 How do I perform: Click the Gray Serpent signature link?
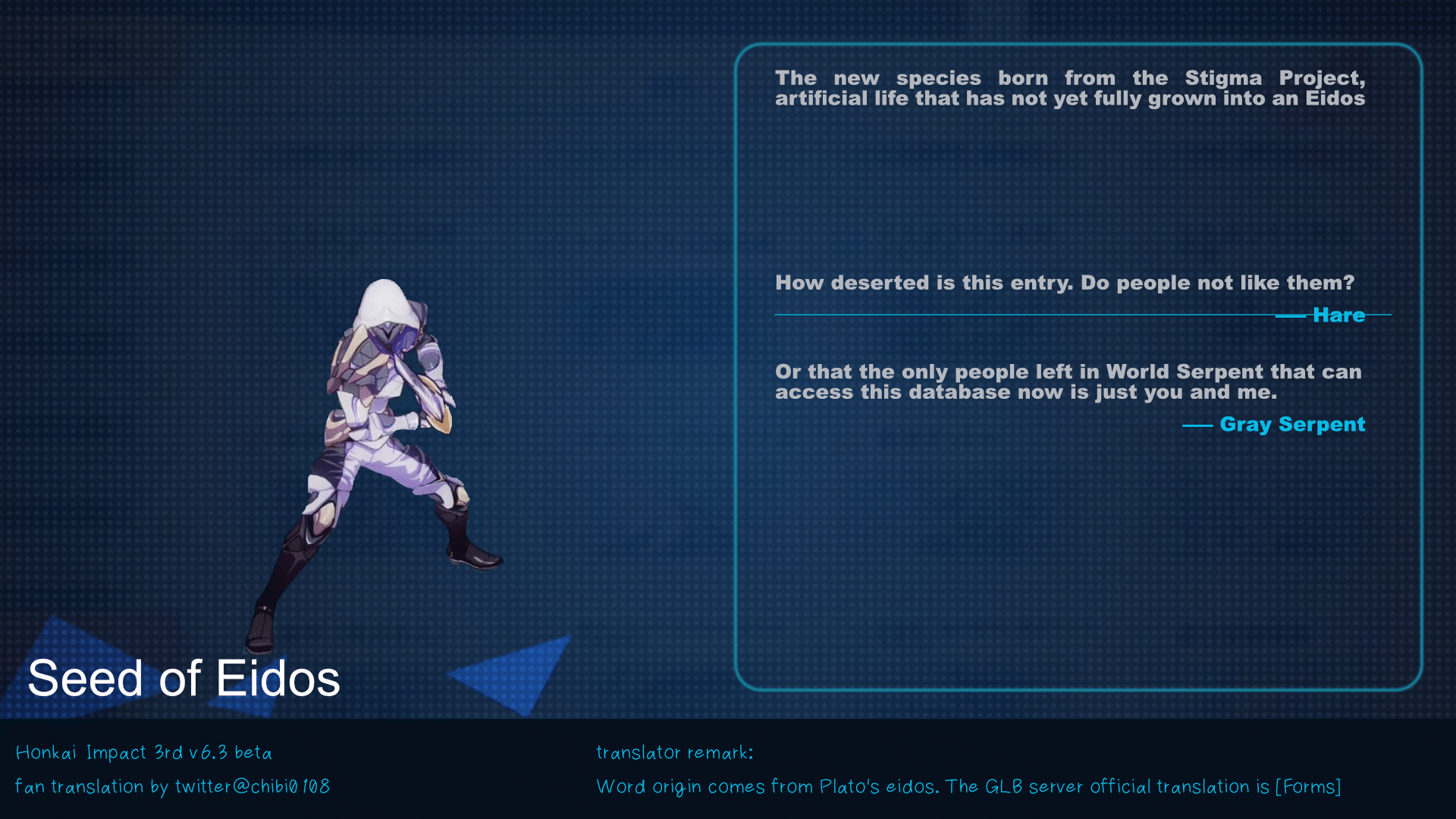pos(1292,425)
